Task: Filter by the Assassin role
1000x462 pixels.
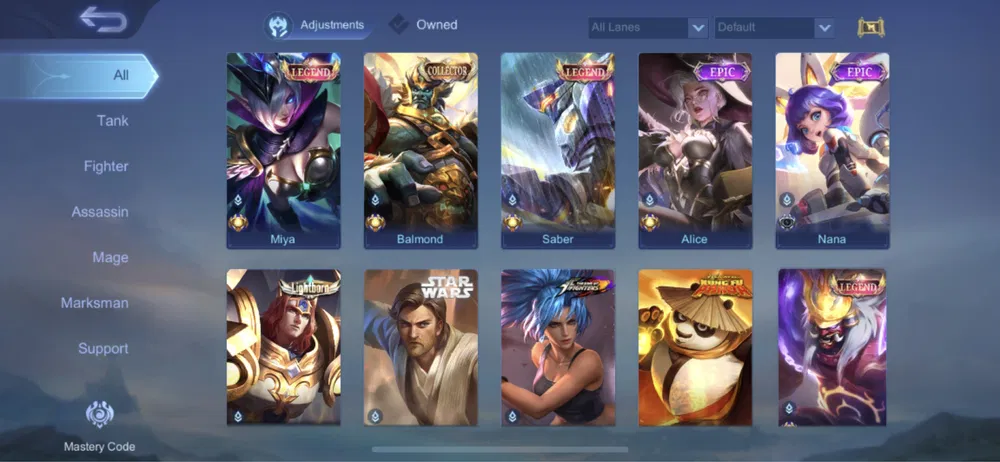Action: tap(100, 212)
